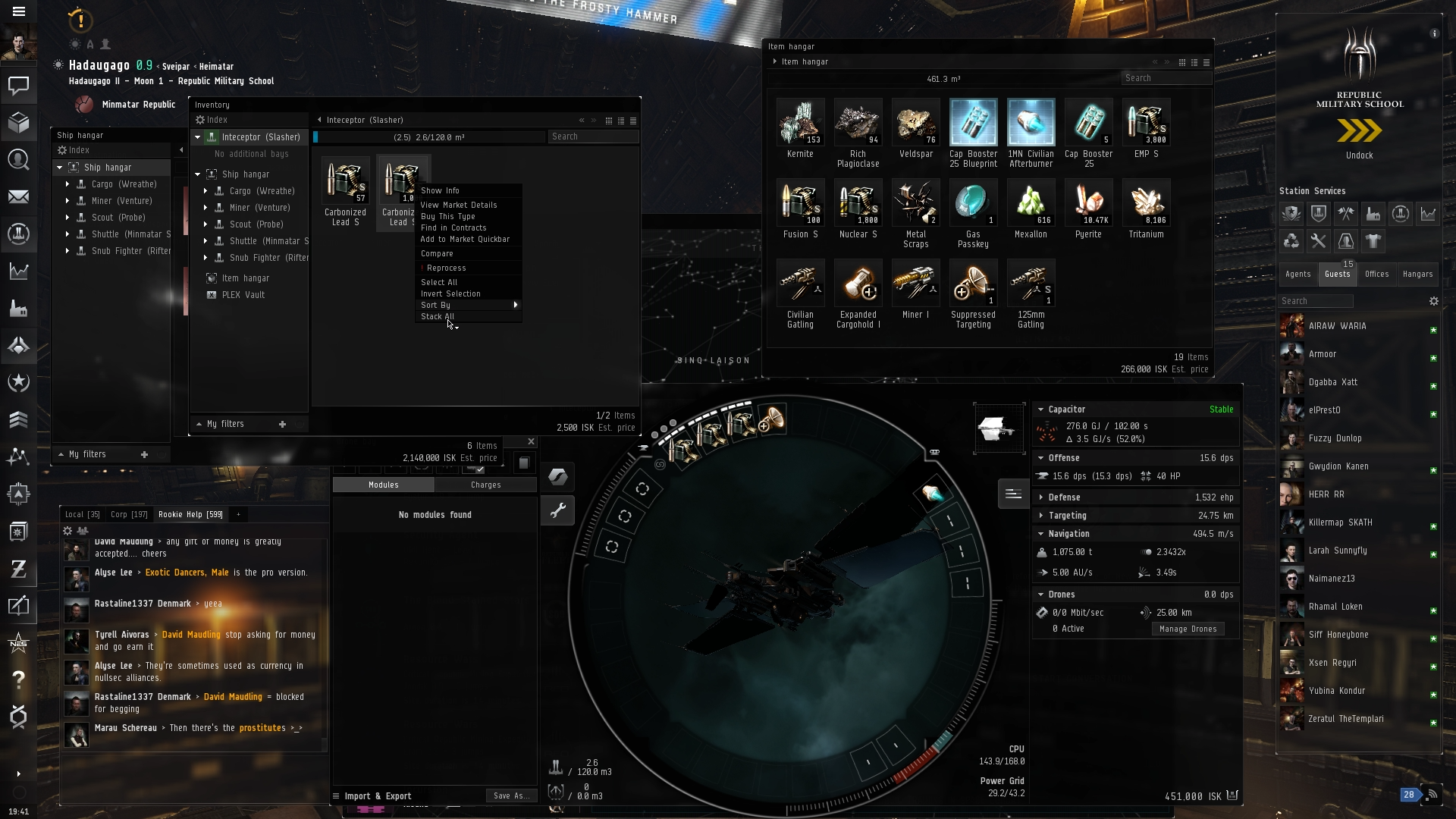Screen dimensions: 1456x819
Task: Select Reprocess from the context menu
Action: click(447, 268)
